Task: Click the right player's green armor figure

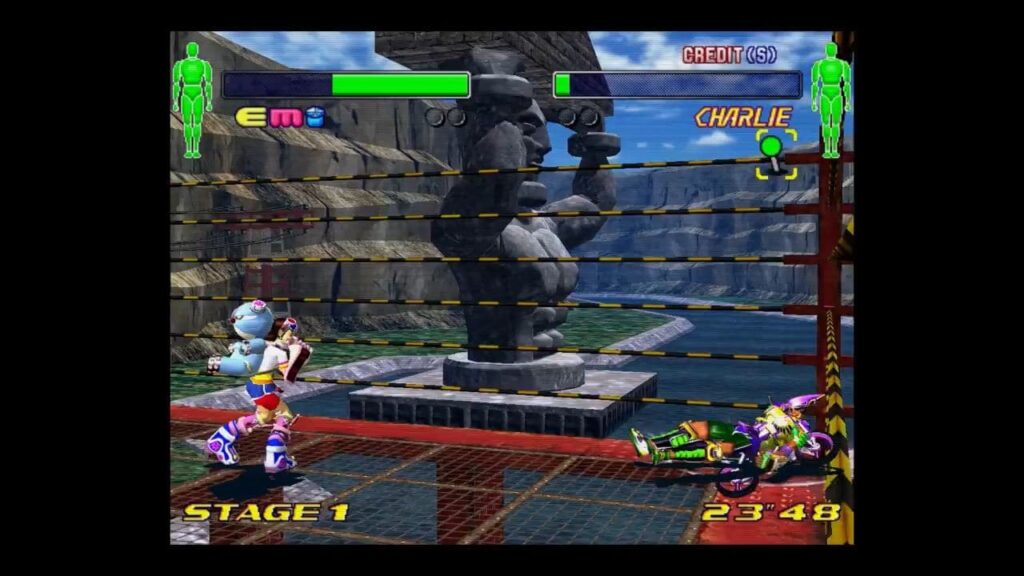Action: click(830, 98)
